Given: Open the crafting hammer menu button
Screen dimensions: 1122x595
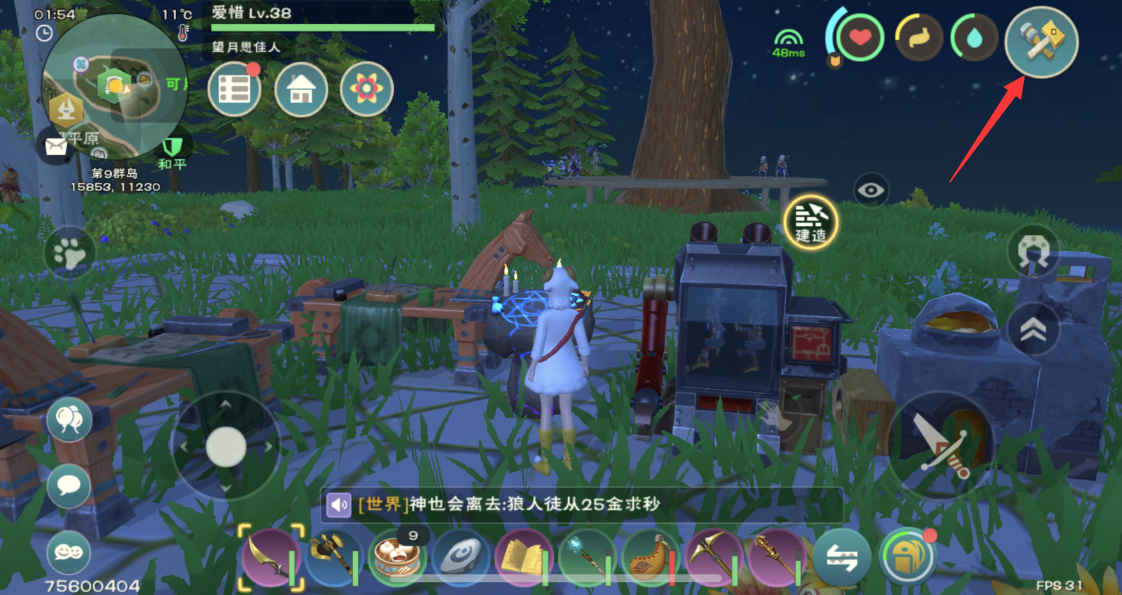Looking at the screenshot, I should click(x=1041, y=41).
